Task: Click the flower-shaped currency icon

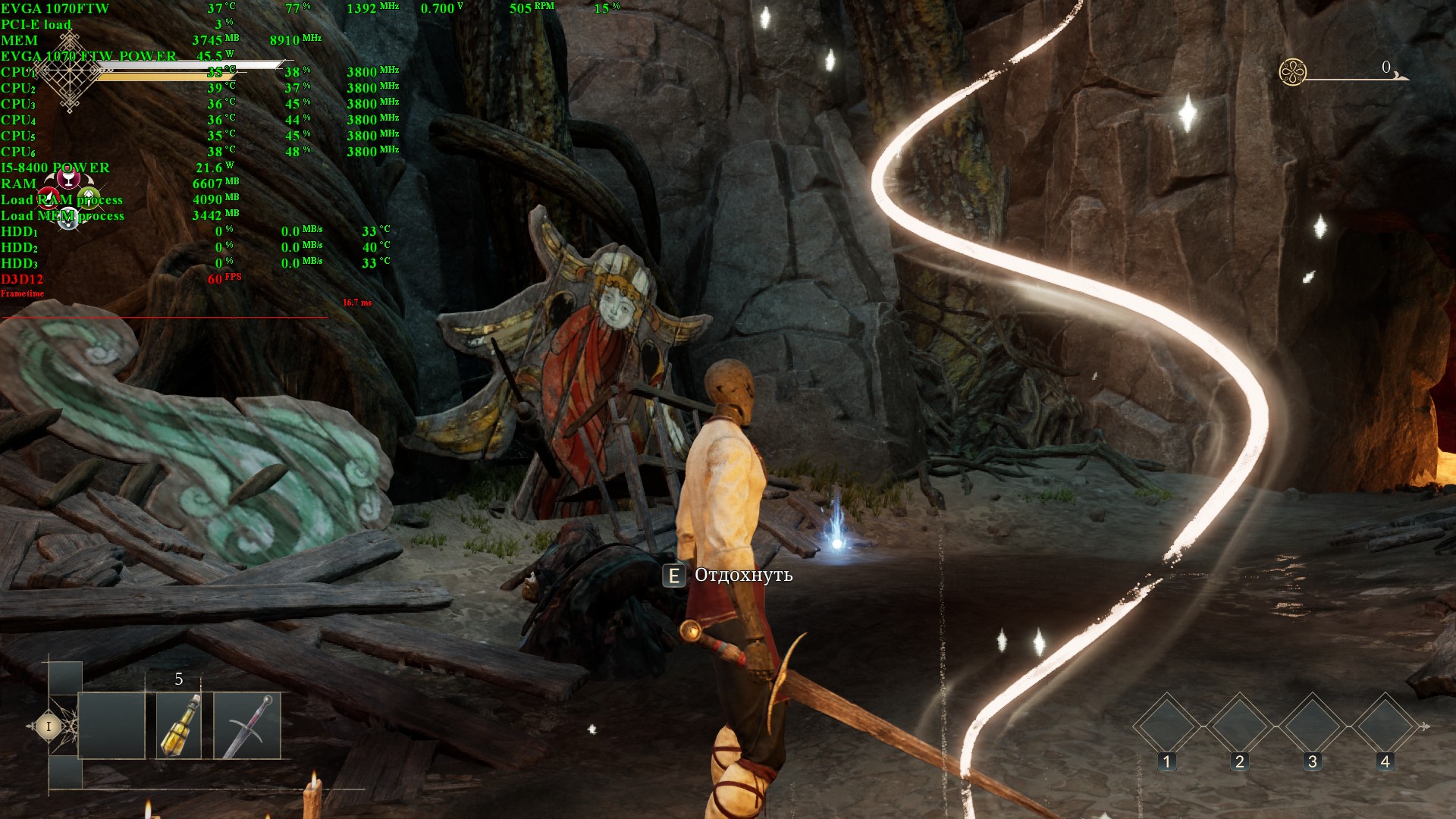Action: [1292, 72]
